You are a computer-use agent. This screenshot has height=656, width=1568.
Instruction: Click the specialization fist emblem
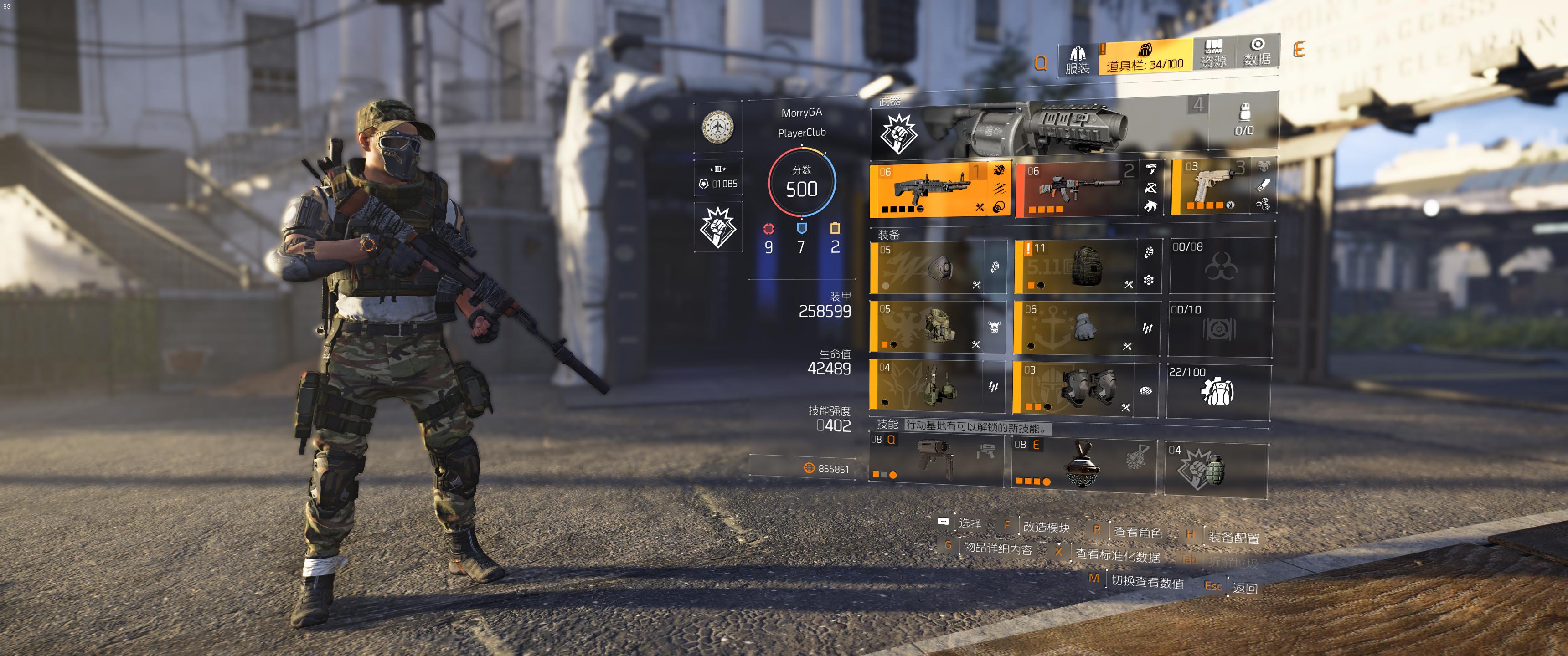pyautogui.click(x=718, y=226)
